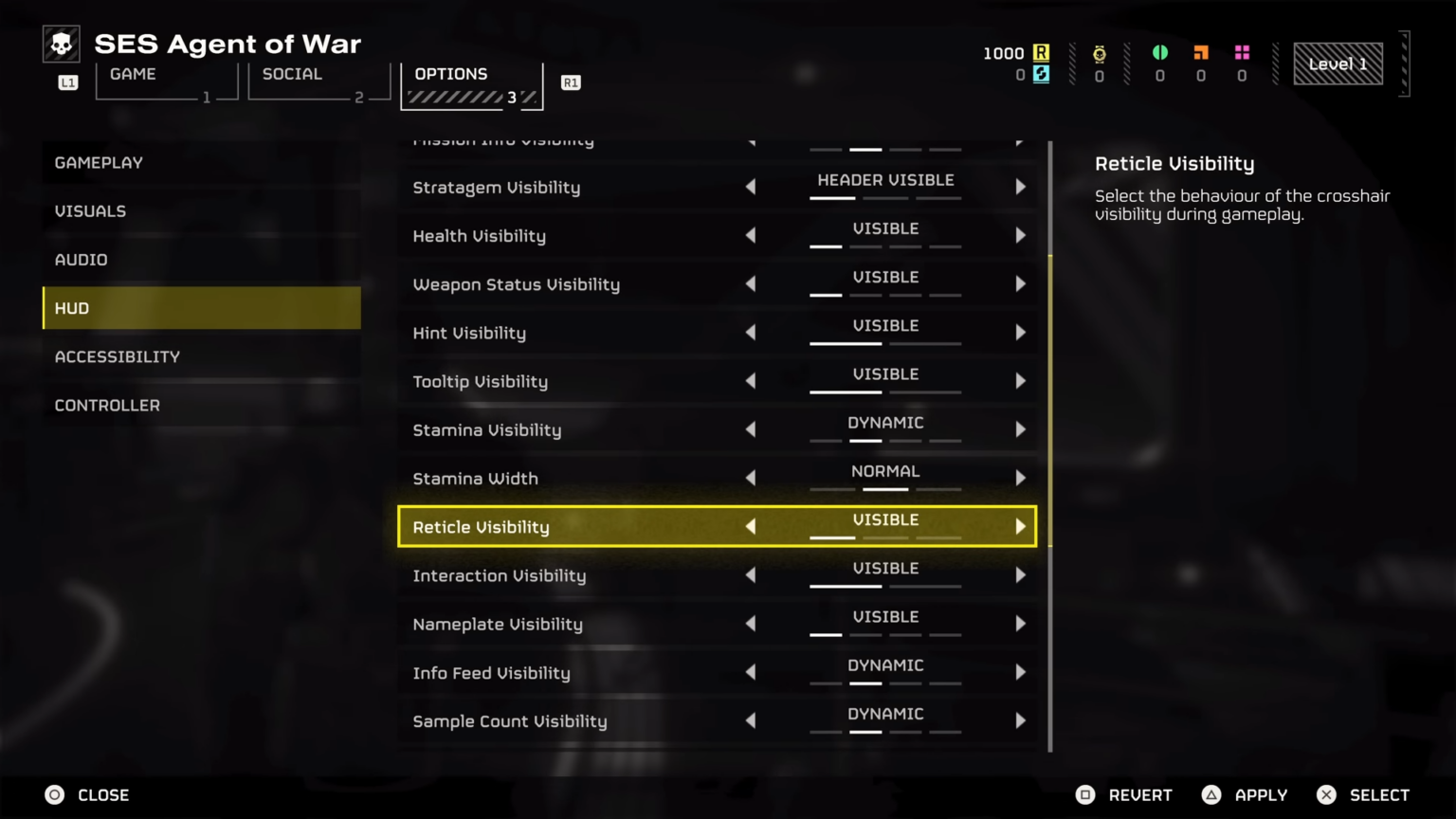This screenshot has height=819, width=1456.
Task: Increase Stamina Width with right arrow
Action: pos(1020,478)
